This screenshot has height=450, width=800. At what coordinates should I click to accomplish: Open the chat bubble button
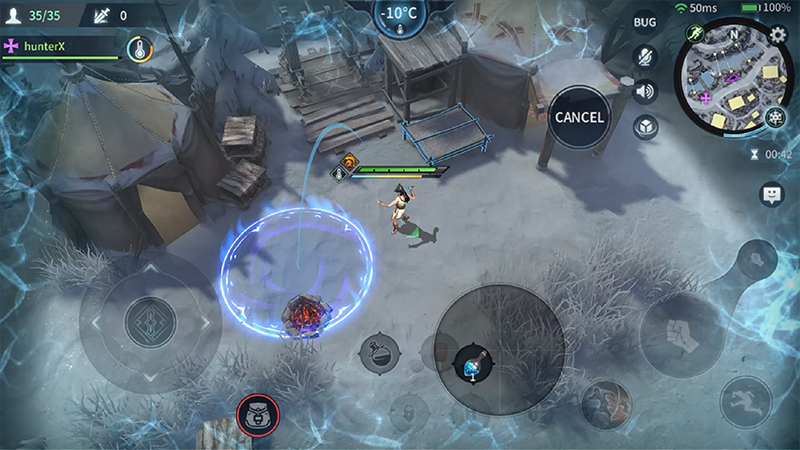pyautogui.click(x=772, y=195)
